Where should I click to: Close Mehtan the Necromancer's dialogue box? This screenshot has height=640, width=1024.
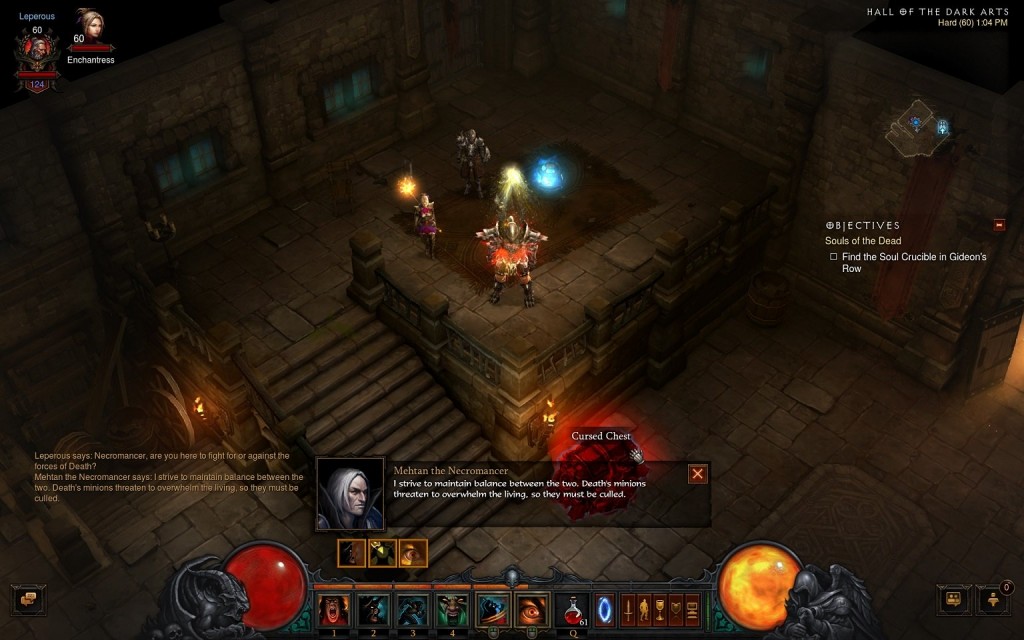tap(698, 474)
